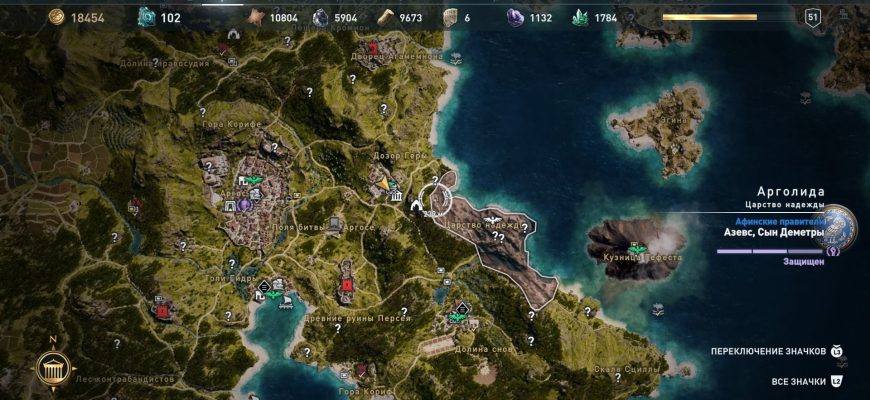
Task: Click the yellow player arrow marker
Action: [382, 184]
